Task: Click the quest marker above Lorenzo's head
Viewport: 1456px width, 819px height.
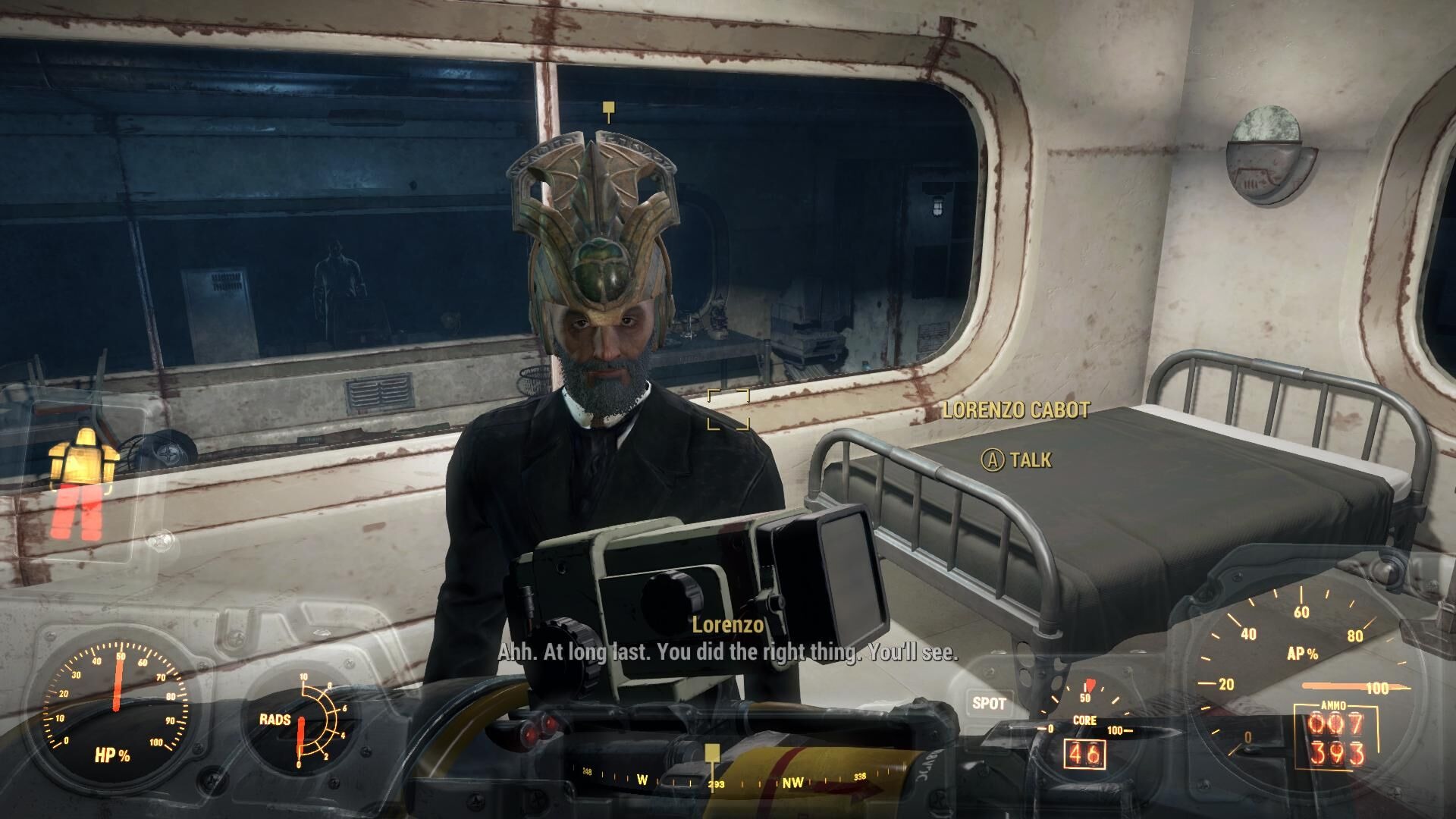Action: 607,111
